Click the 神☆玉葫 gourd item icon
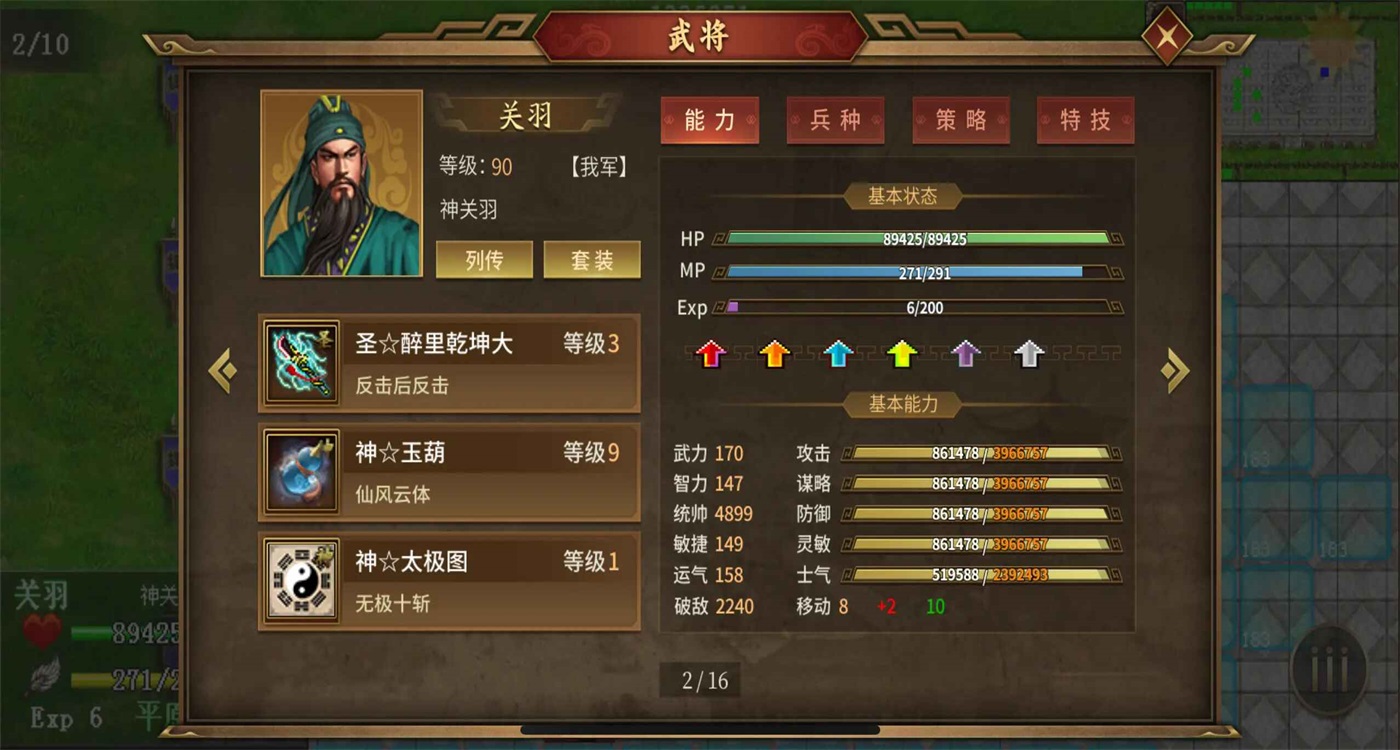Image resolution: width=1400 pixels, height=750 pixels. (x=301, y=471)
